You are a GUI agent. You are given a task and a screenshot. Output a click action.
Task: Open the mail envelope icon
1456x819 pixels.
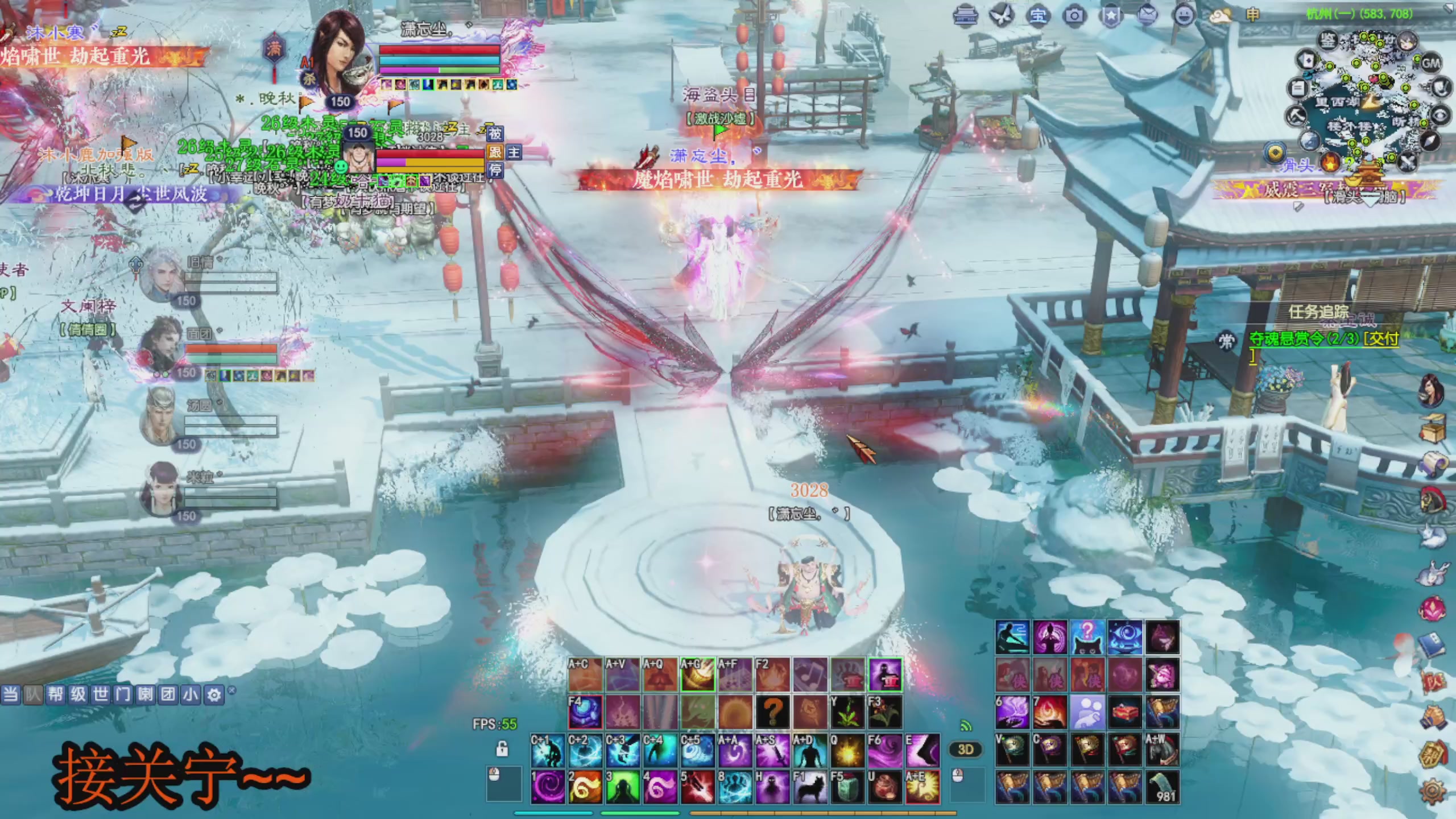coord(1148,15)
